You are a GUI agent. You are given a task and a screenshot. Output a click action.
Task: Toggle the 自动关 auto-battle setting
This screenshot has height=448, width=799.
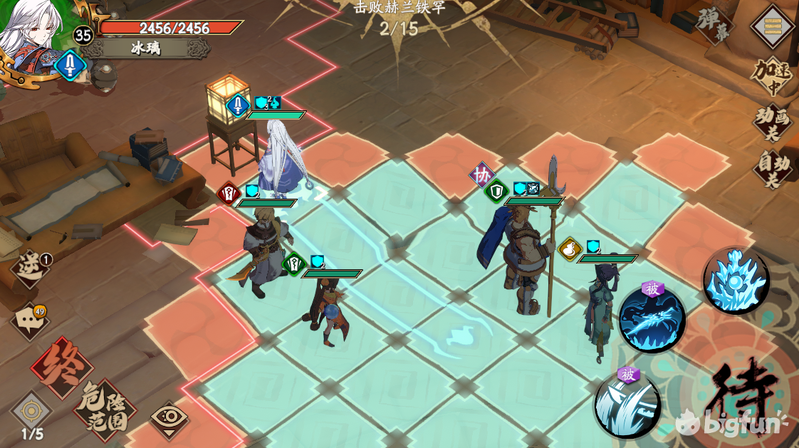click(x=773, y=166)
